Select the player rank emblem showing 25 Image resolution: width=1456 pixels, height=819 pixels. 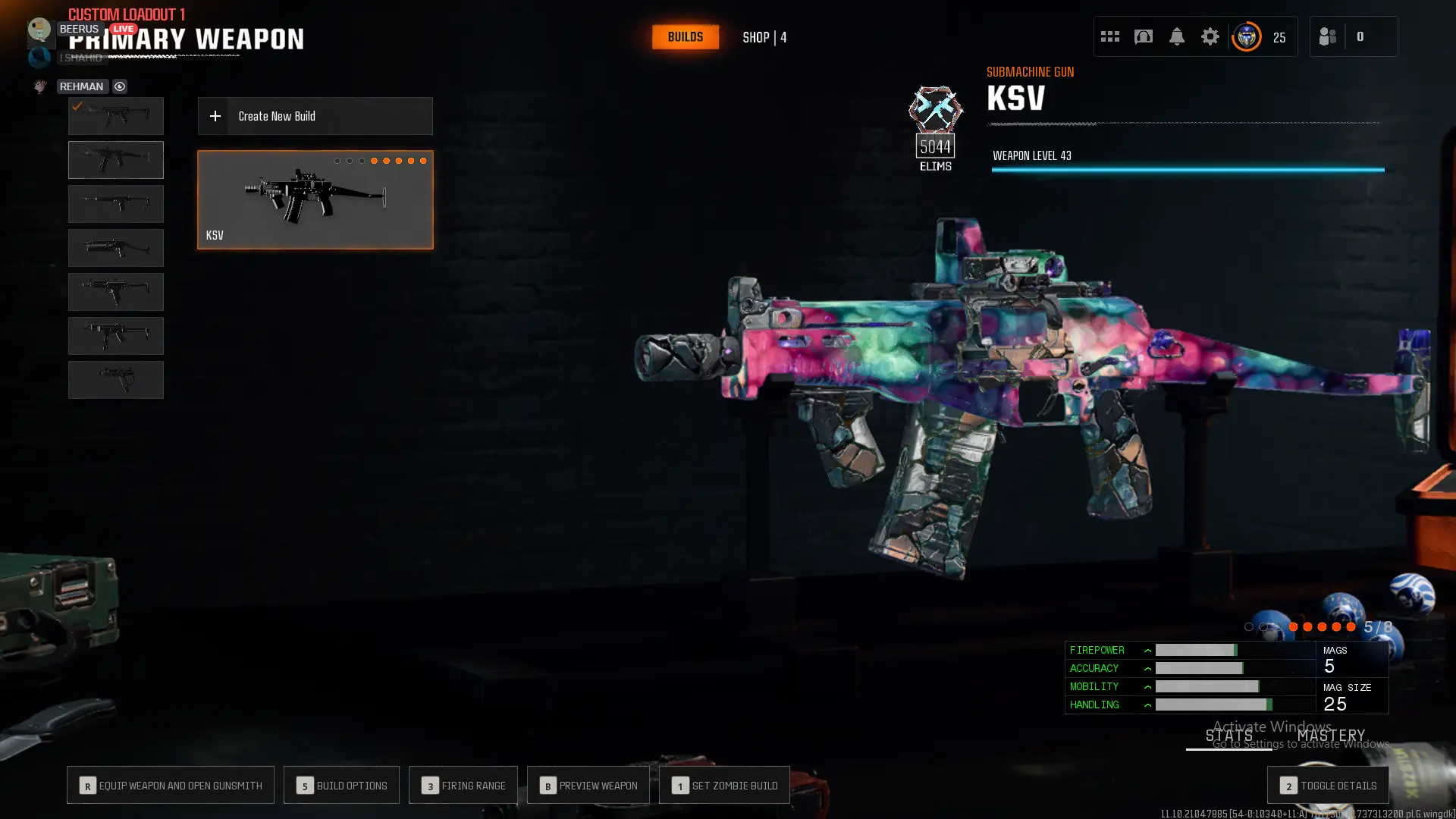point(1247,36)
